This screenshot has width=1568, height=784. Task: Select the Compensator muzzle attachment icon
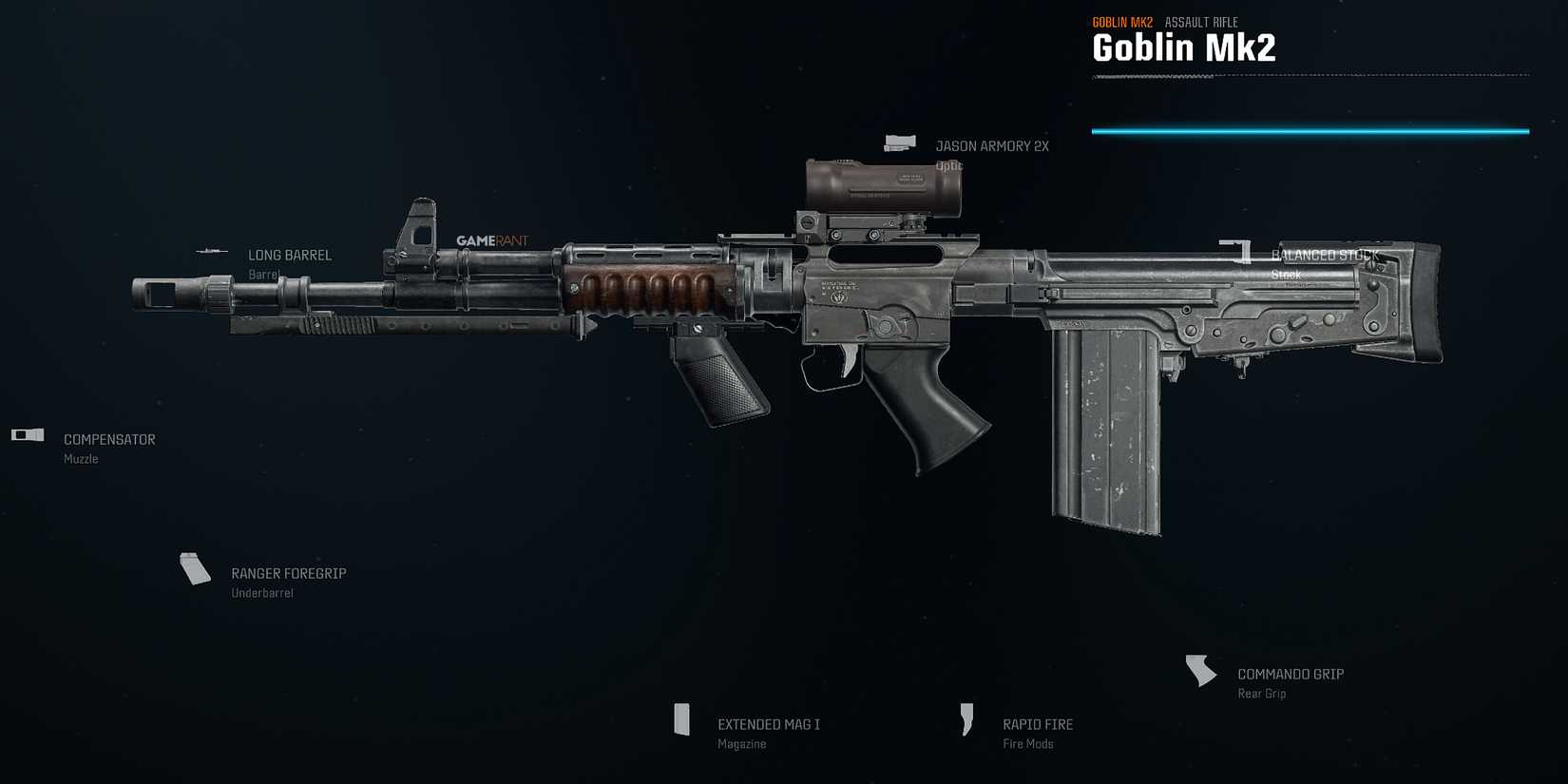[x=26, y=435]
